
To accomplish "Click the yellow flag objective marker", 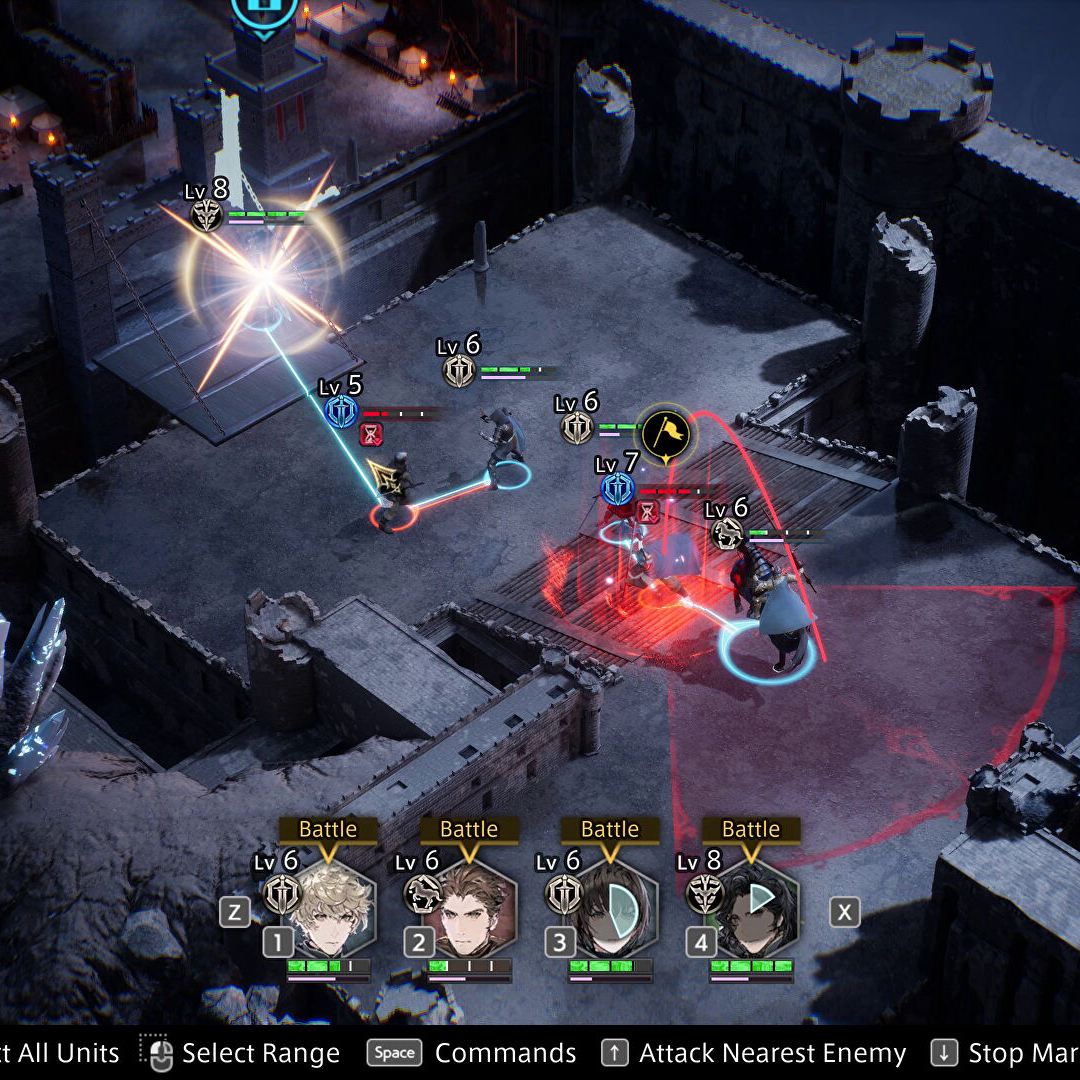I will (x=667, y=433).
